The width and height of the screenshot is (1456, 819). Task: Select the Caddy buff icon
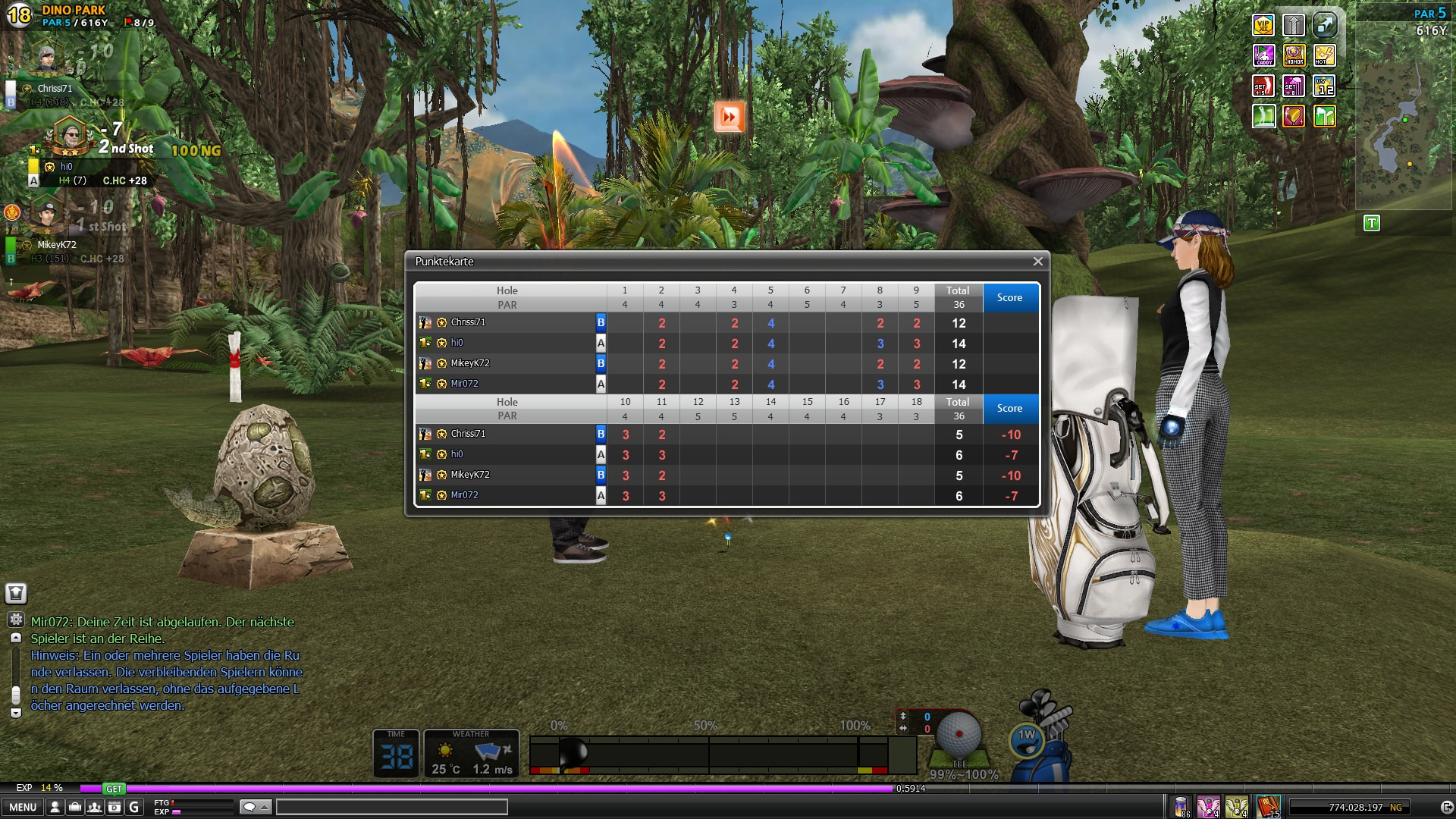point(1263,55)
